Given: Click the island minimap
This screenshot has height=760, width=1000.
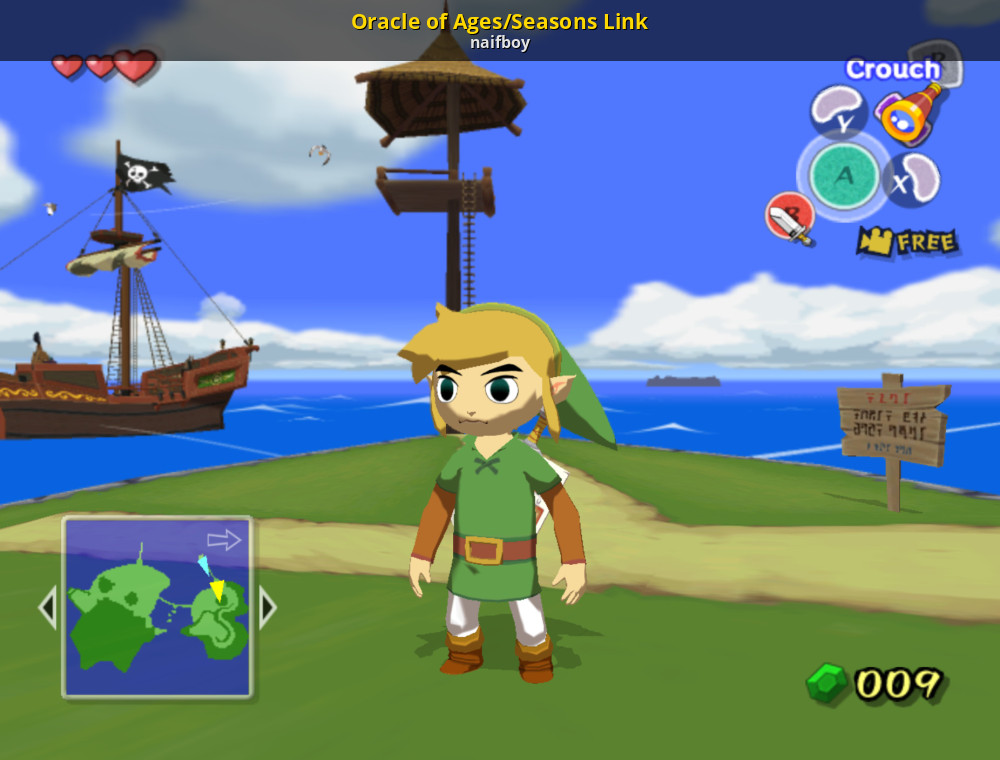Looking at the screenshot, I should [x=157, y=607].
